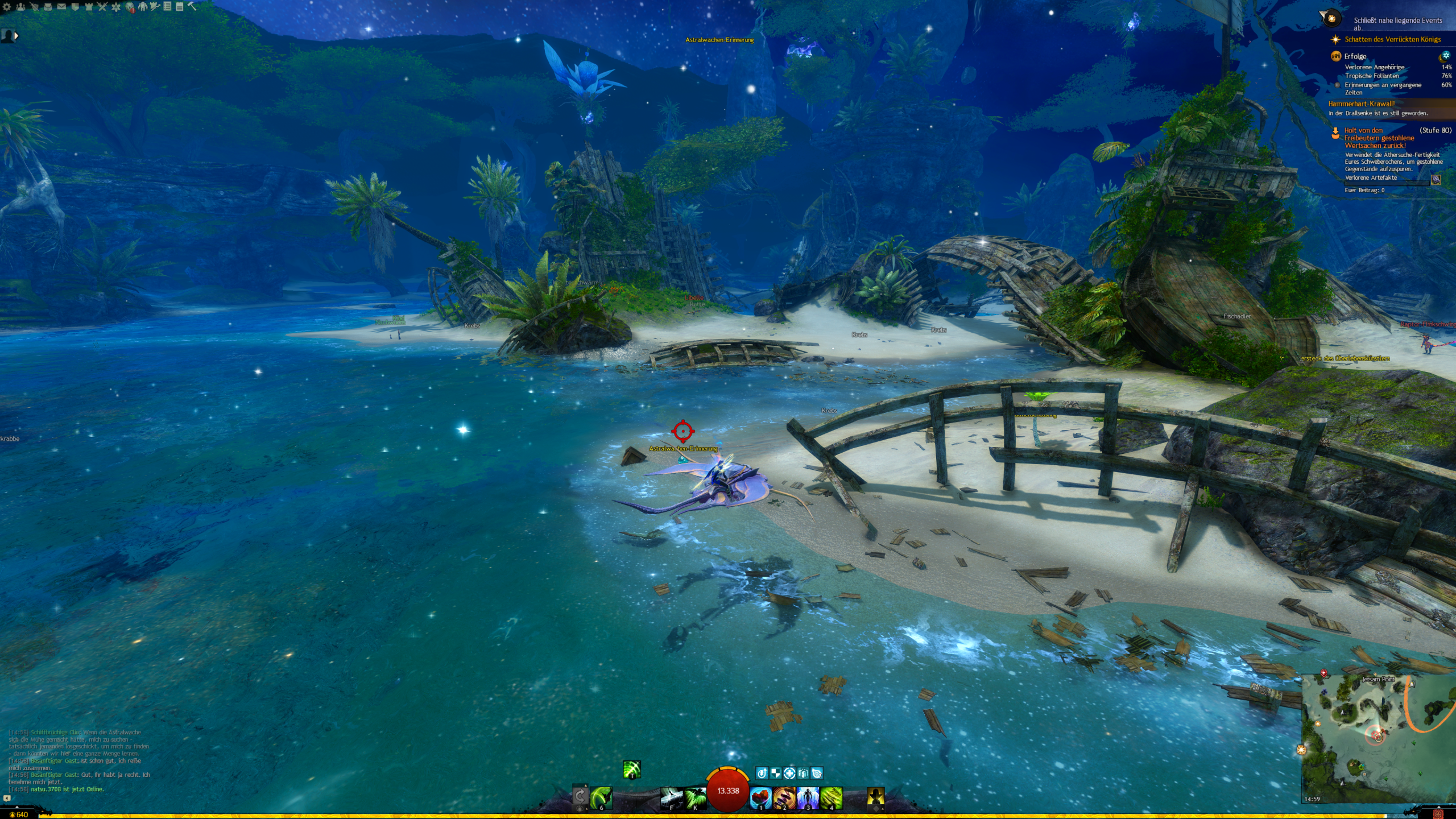
Task: Open the gear-shaped game menu
Action: tap(7, 7)
